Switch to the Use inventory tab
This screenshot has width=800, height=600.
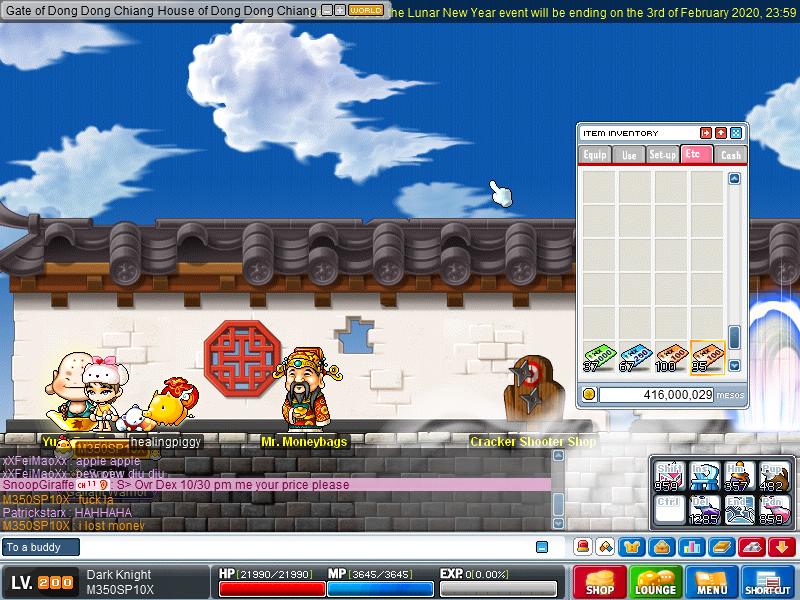tap(629, 155)
